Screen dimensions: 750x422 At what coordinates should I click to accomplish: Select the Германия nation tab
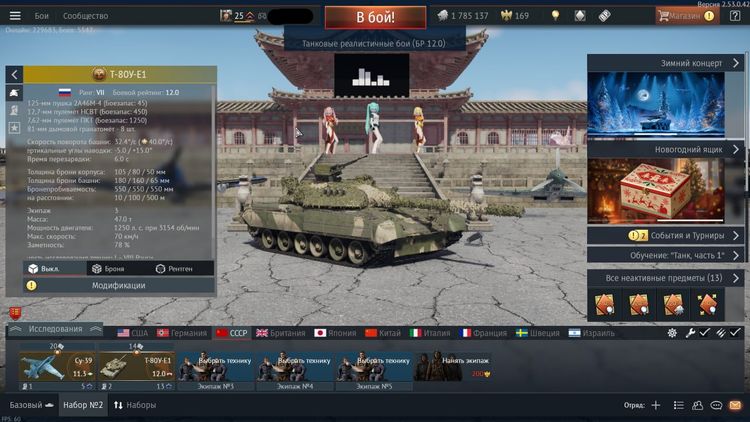(182, 332)
